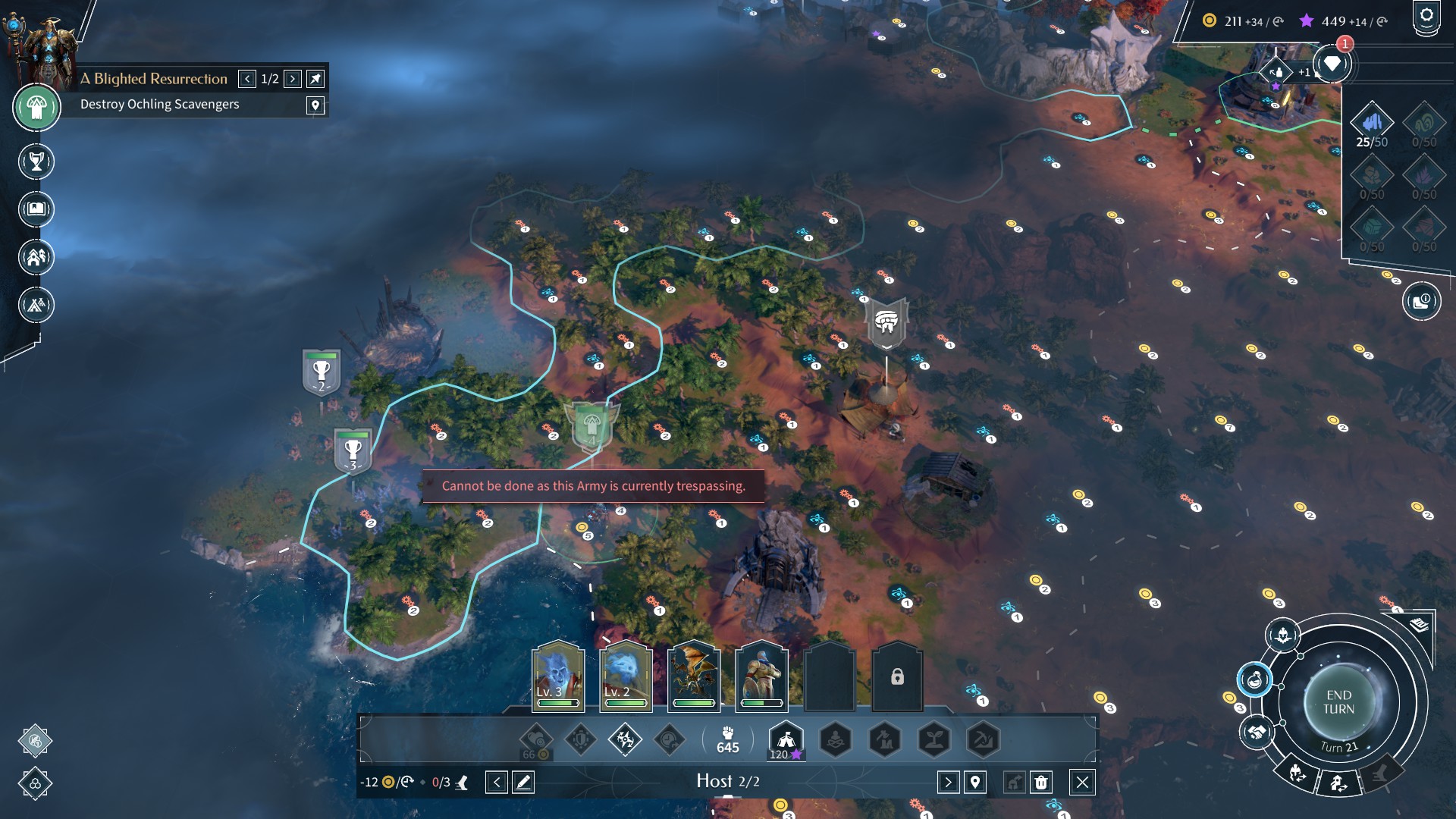Disband army with the trash can button
Image resolution: width=1456 pixels, height=819 pixels.
tap(1041, 782)
